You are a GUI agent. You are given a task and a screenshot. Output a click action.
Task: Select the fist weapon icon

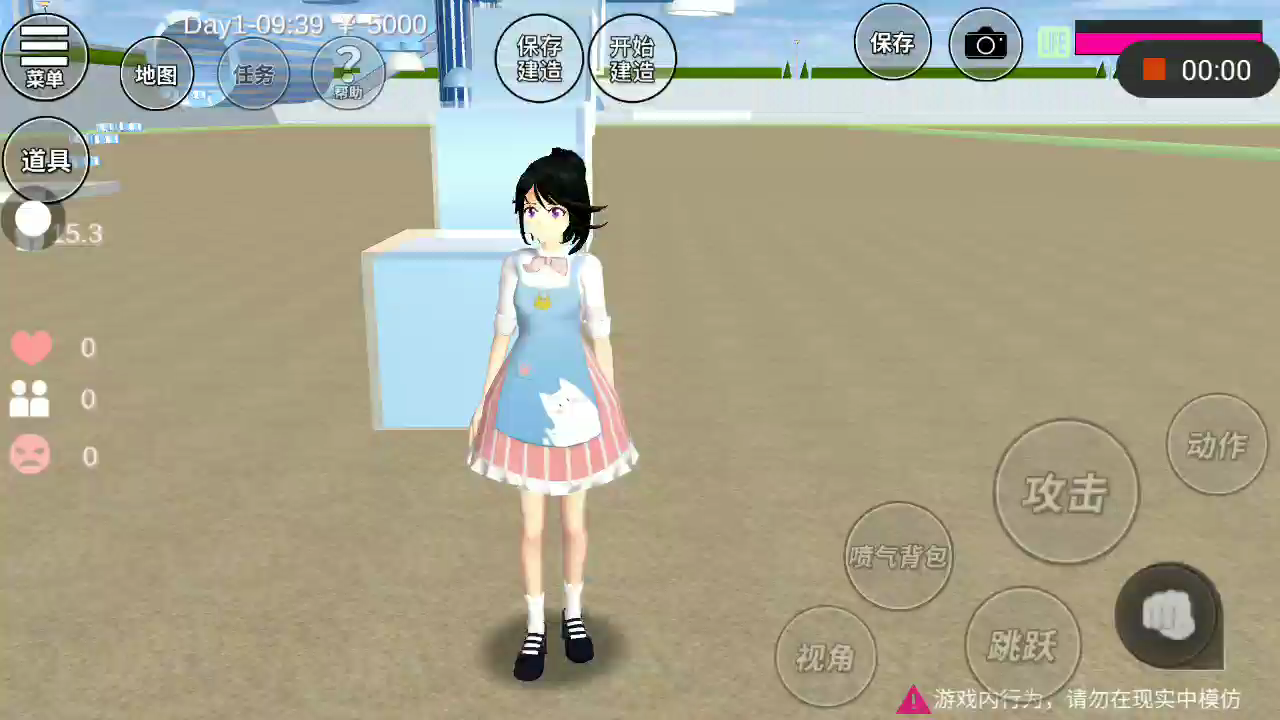click(x=1168, y=615)
